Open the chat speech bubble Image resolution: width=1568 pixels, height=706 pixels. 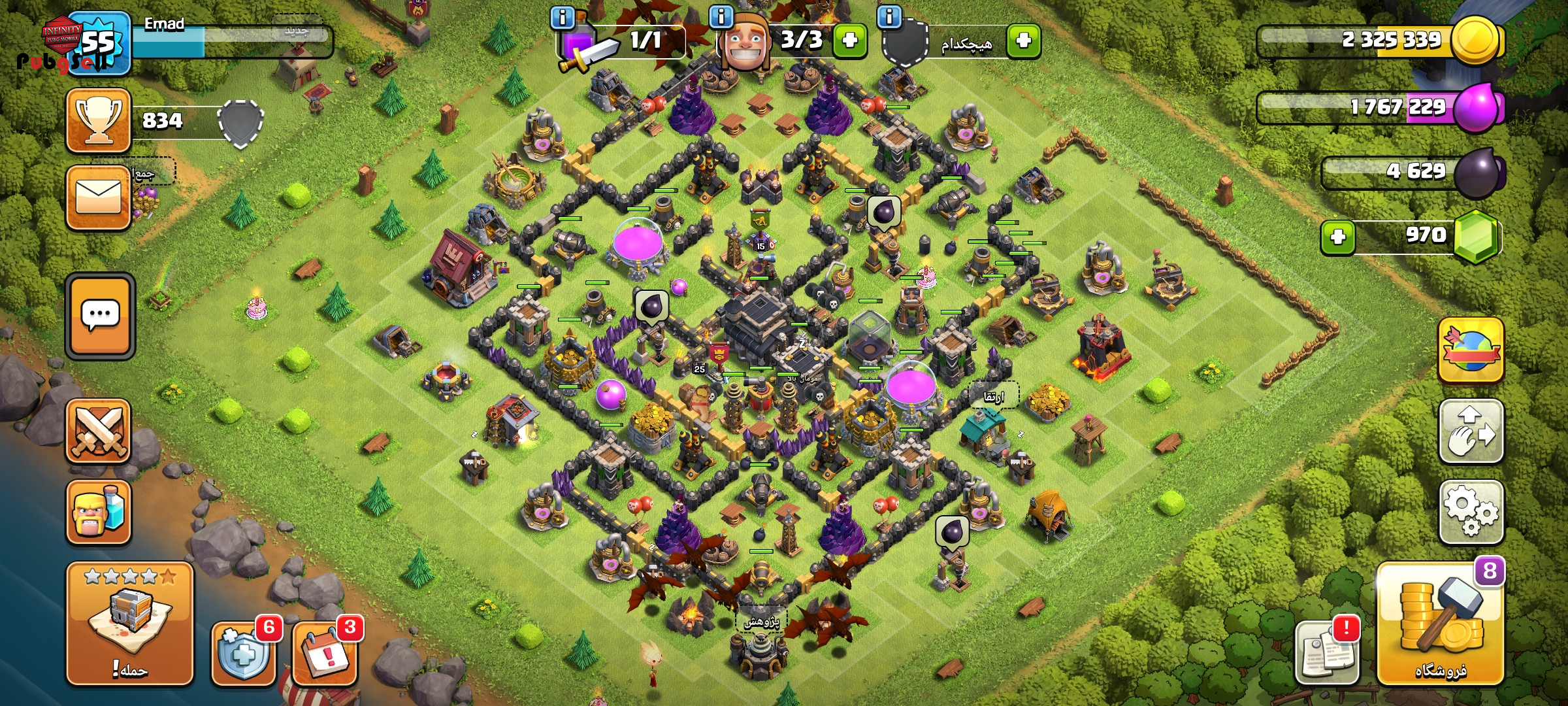click(100, 316)
